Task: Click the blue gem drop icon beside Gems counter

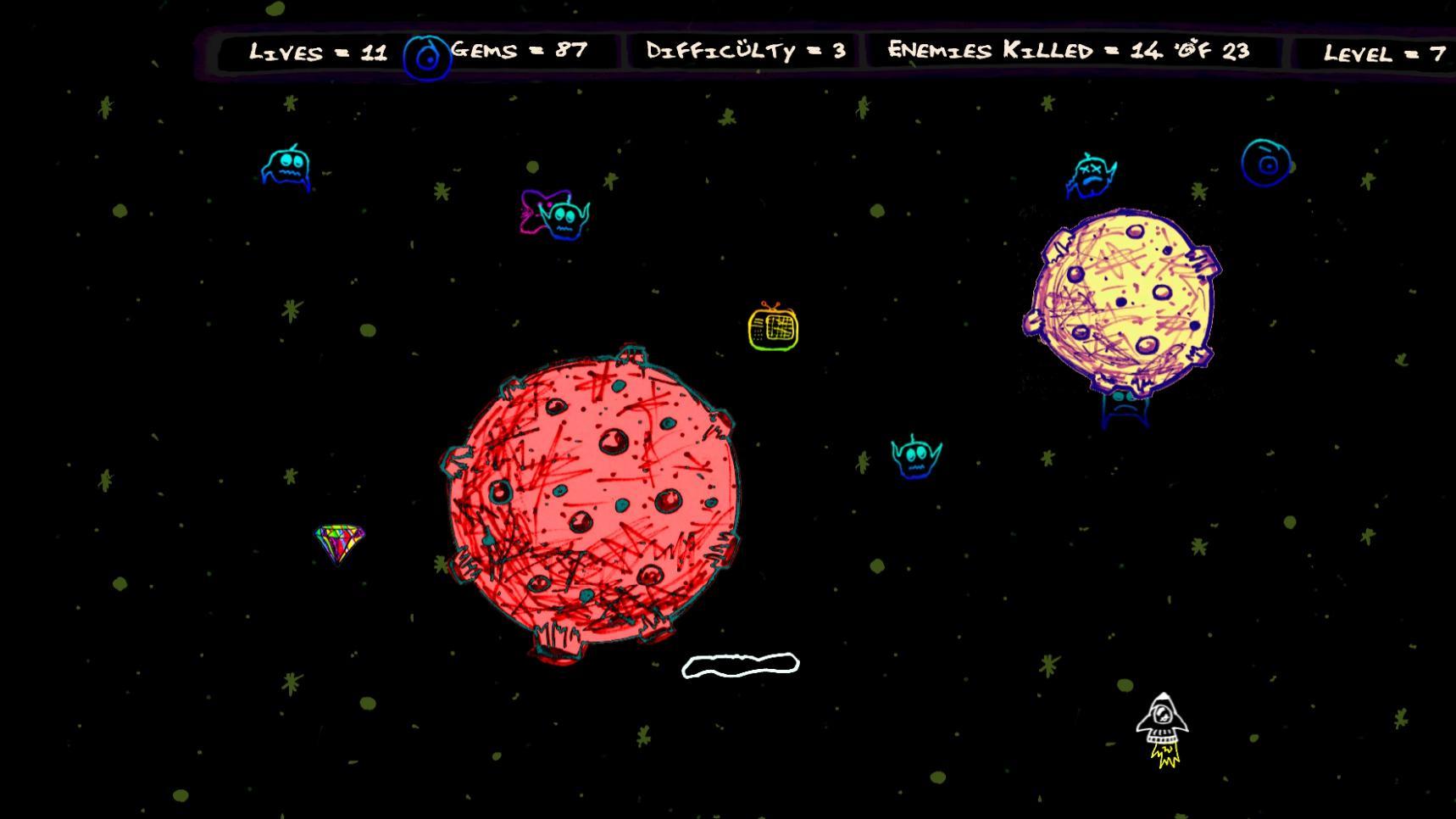Action: (428, 54)
